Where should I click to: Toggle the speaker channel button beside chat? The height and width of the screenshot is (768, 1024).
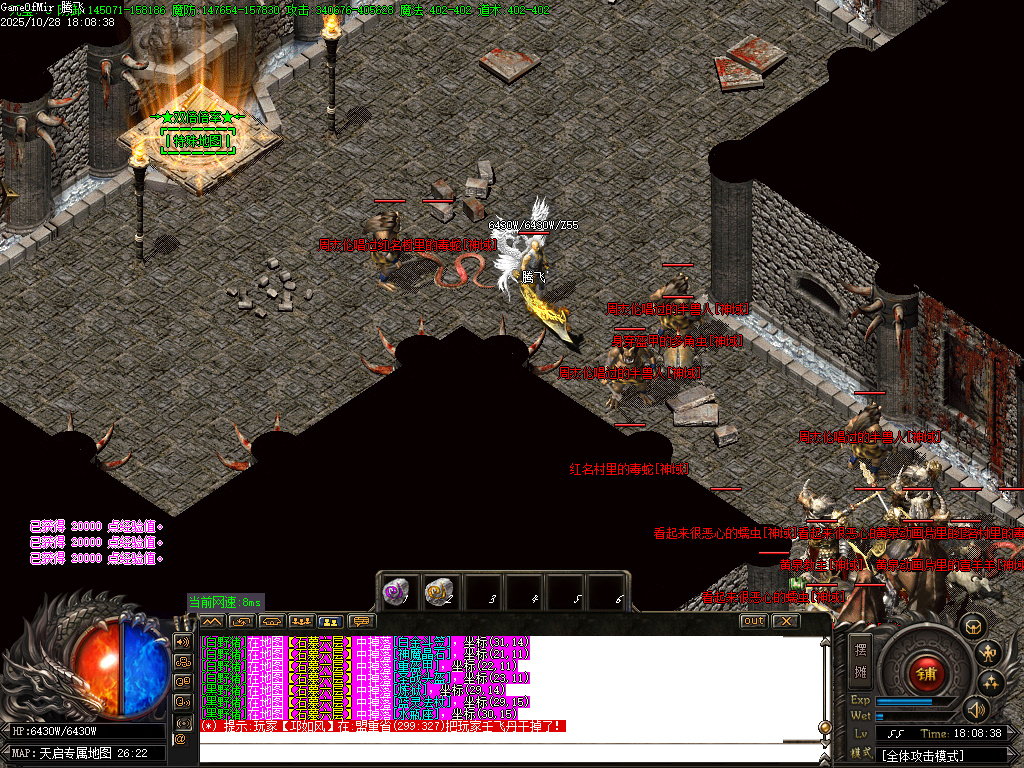[x=182, y=641]
